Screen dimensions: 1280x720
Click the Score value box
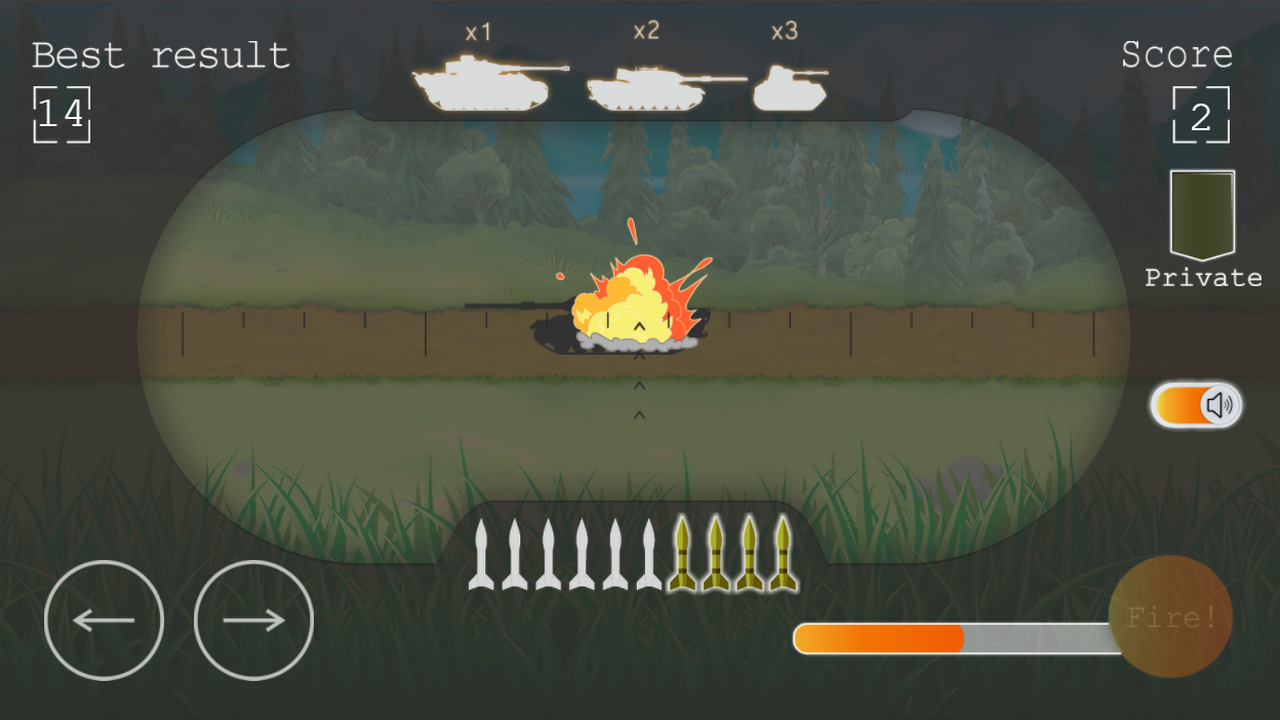1200,113
